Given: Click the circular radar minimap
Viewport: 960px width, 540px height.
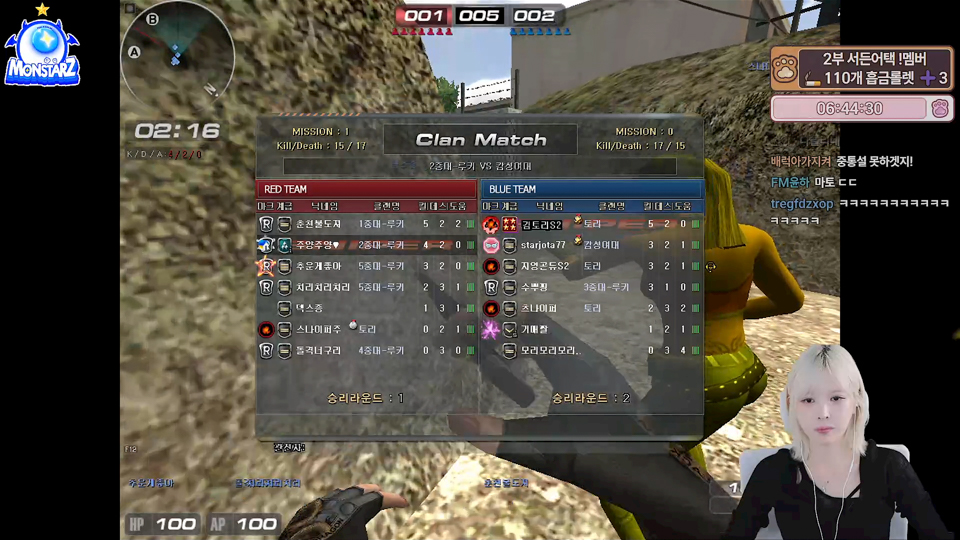Looking at the screenshot, I should pos(177,50).
